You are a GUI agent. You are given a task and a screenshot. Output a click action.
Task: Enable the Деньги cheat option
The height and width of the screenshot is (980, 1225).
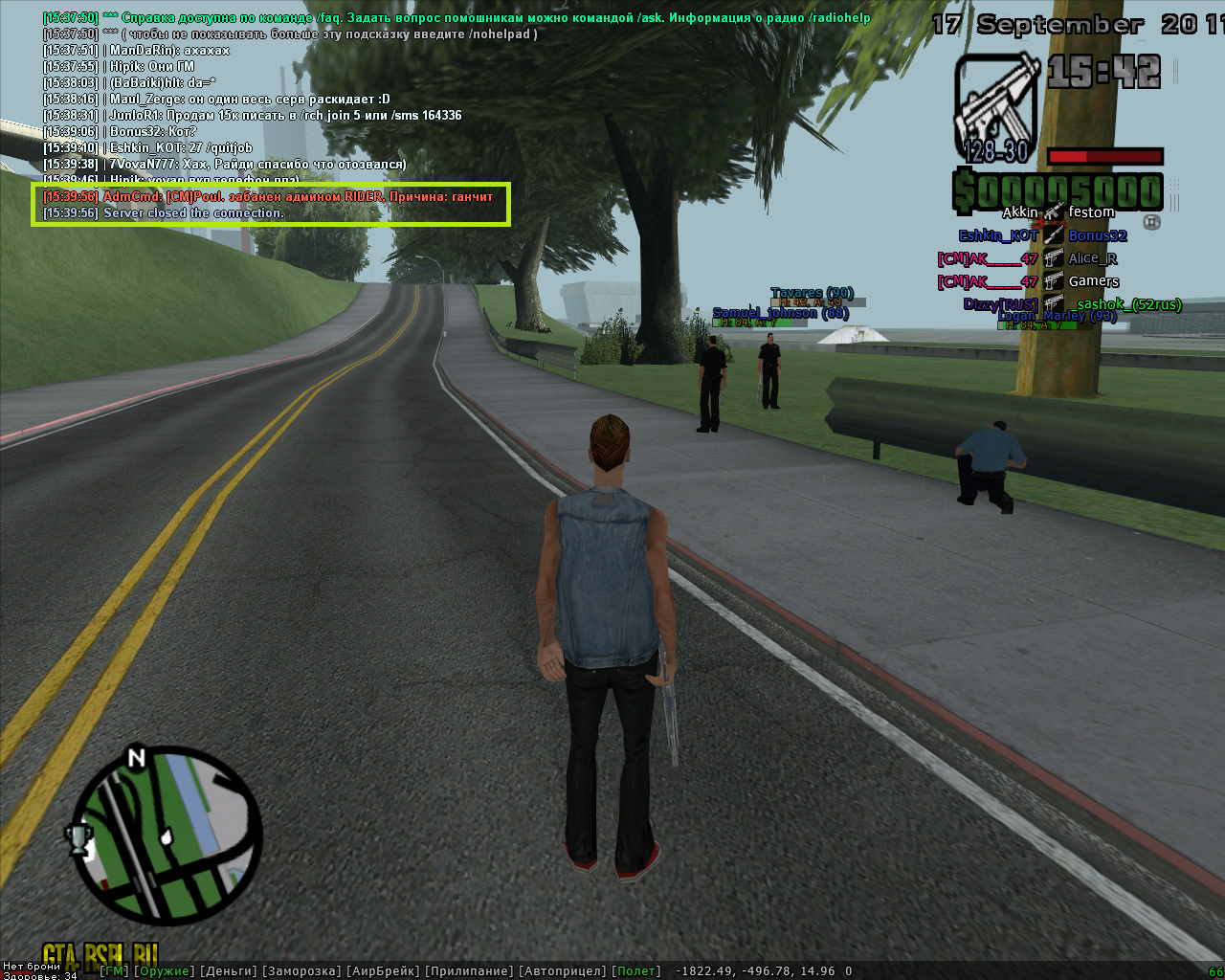229,970
